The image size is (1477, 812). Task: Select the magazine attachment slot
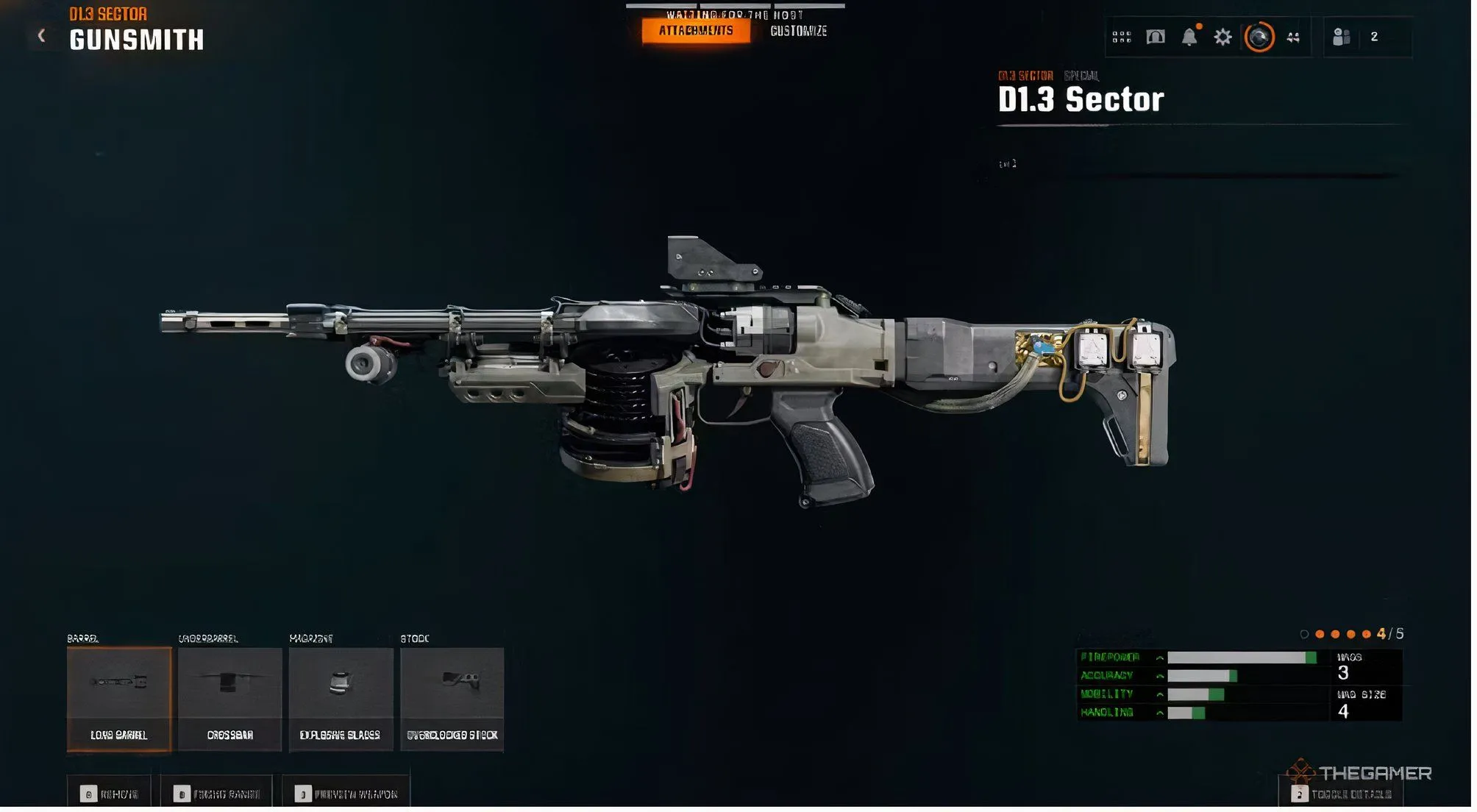click(341, 699)
